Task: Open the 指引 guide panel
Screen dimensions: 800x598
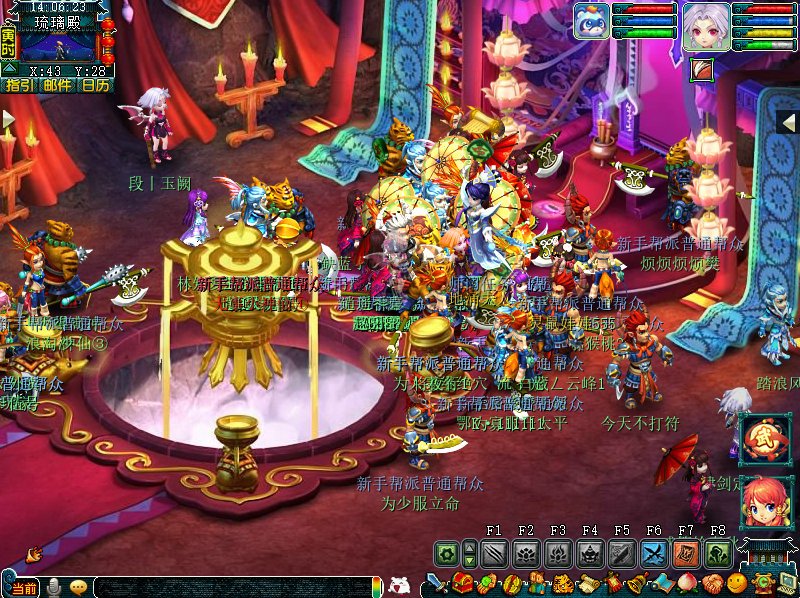Action: (17, 86)
